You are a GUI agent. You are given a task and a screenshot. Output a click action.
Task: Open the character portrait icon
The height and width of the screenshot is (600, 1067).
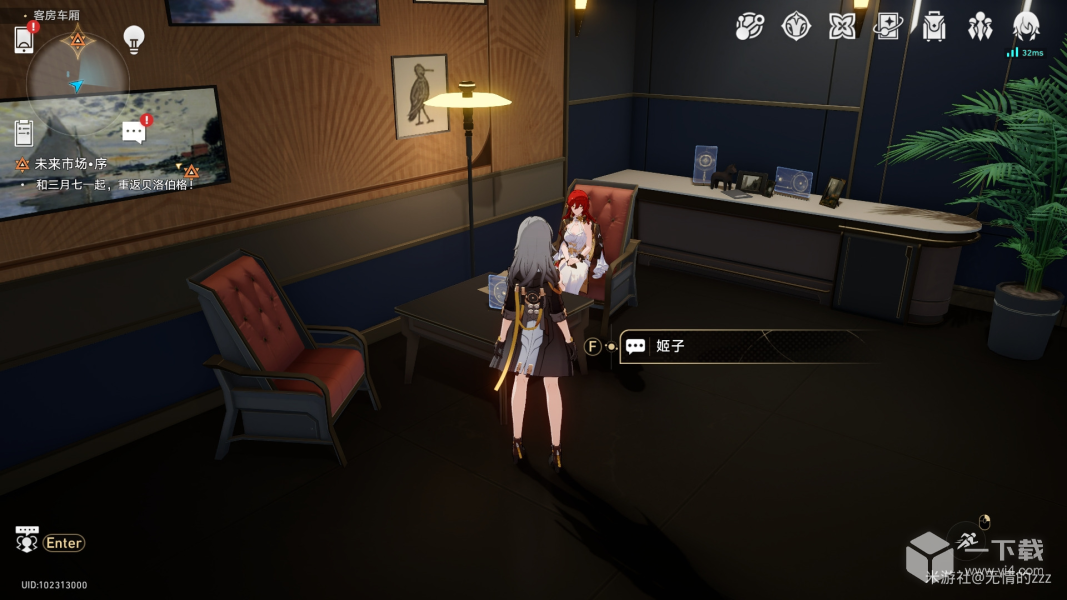1026,27
